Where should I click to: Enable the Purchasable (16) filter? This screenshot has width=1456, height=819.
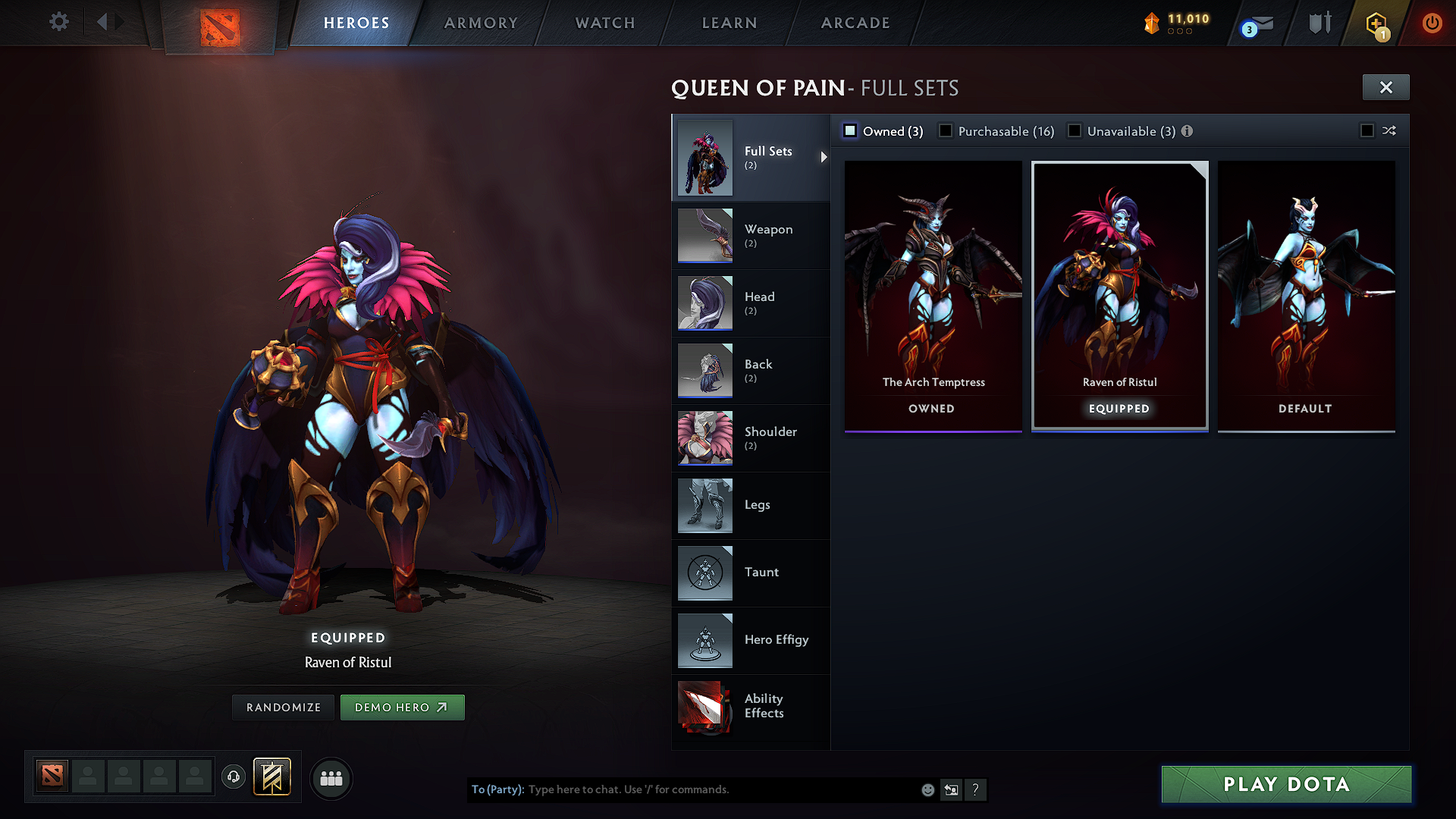coord(945,130)
